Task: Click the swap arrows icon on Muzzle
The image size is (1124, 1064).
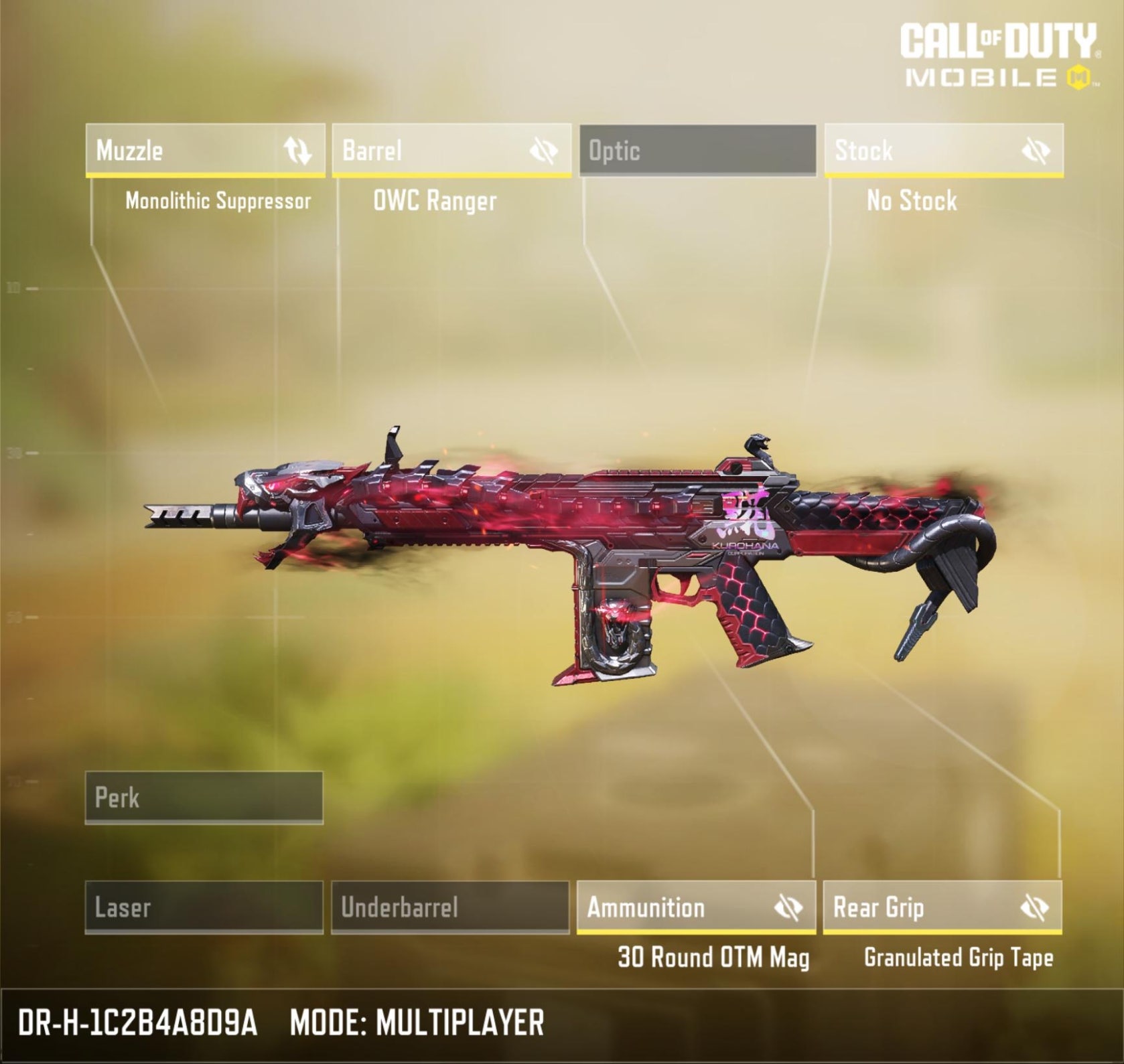Action: pos(297,150)
